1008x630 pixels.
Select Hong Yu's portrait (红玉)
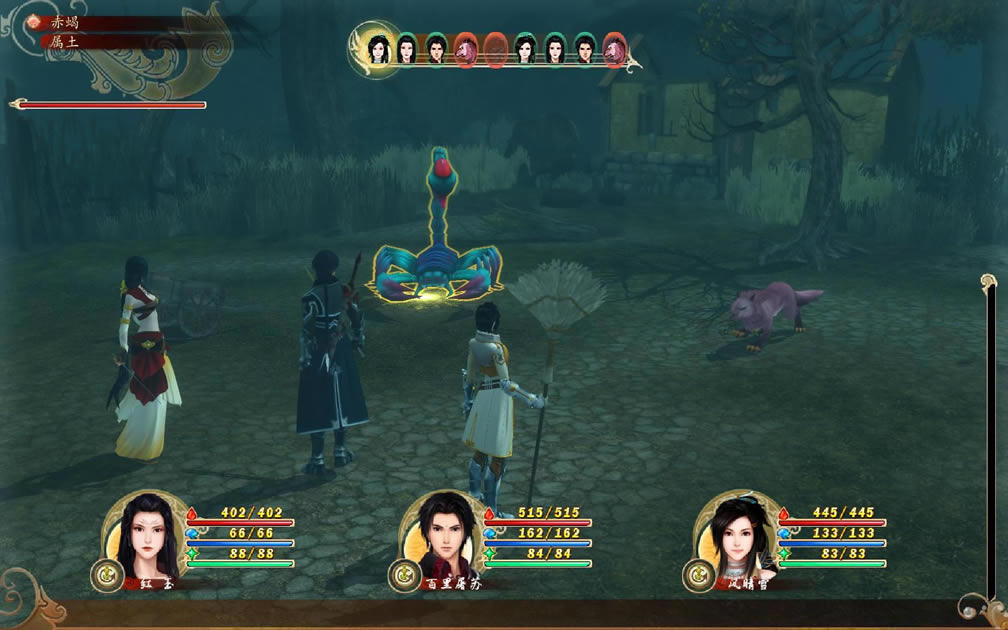tap(147, 537)
